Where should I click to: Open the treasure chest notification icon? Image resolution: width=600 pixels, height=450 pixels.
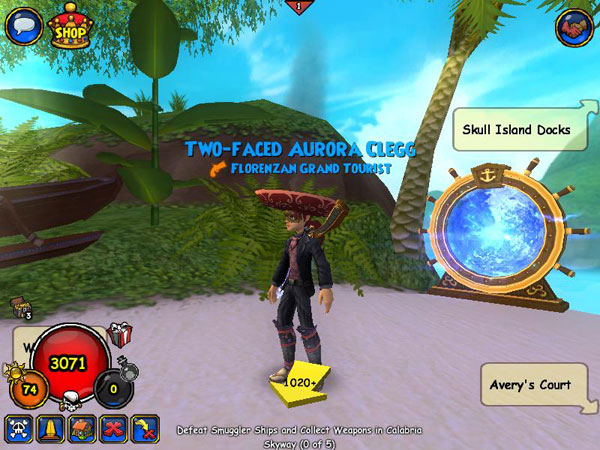tap(19, 307)
